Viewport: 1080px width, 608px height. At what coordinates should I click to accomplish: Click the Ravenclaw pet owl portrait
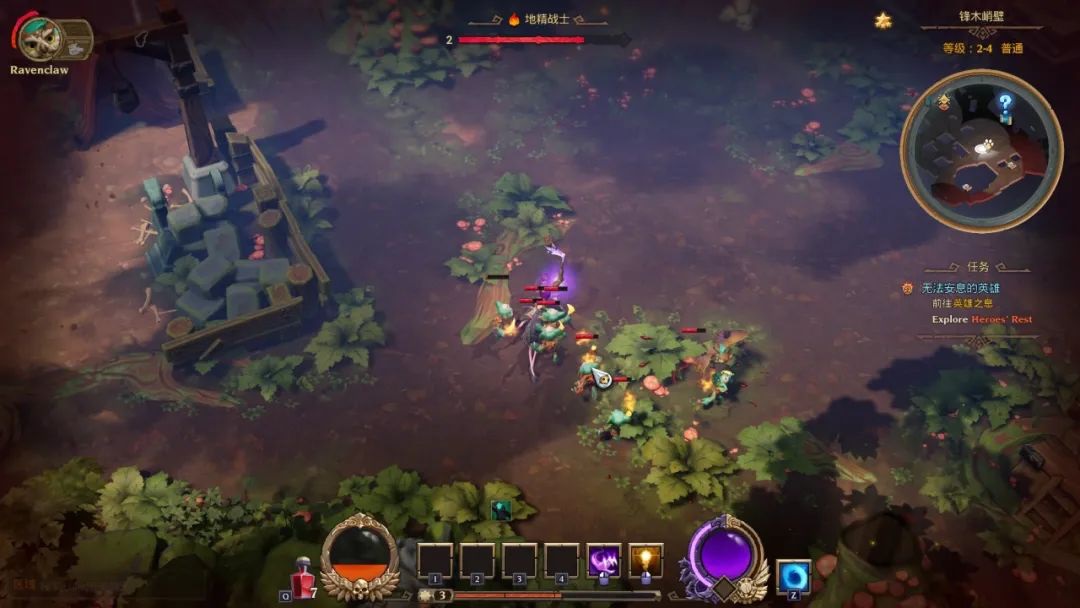tap(40, 40)
